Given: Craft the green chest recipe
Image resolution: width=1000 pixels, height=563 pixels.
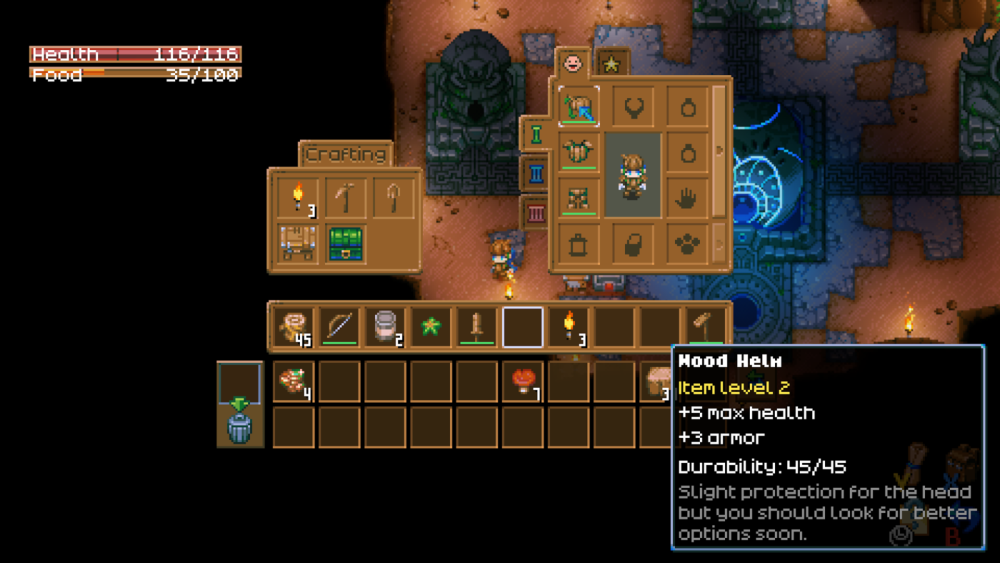Looking at the screenshot, I should 345,243.
